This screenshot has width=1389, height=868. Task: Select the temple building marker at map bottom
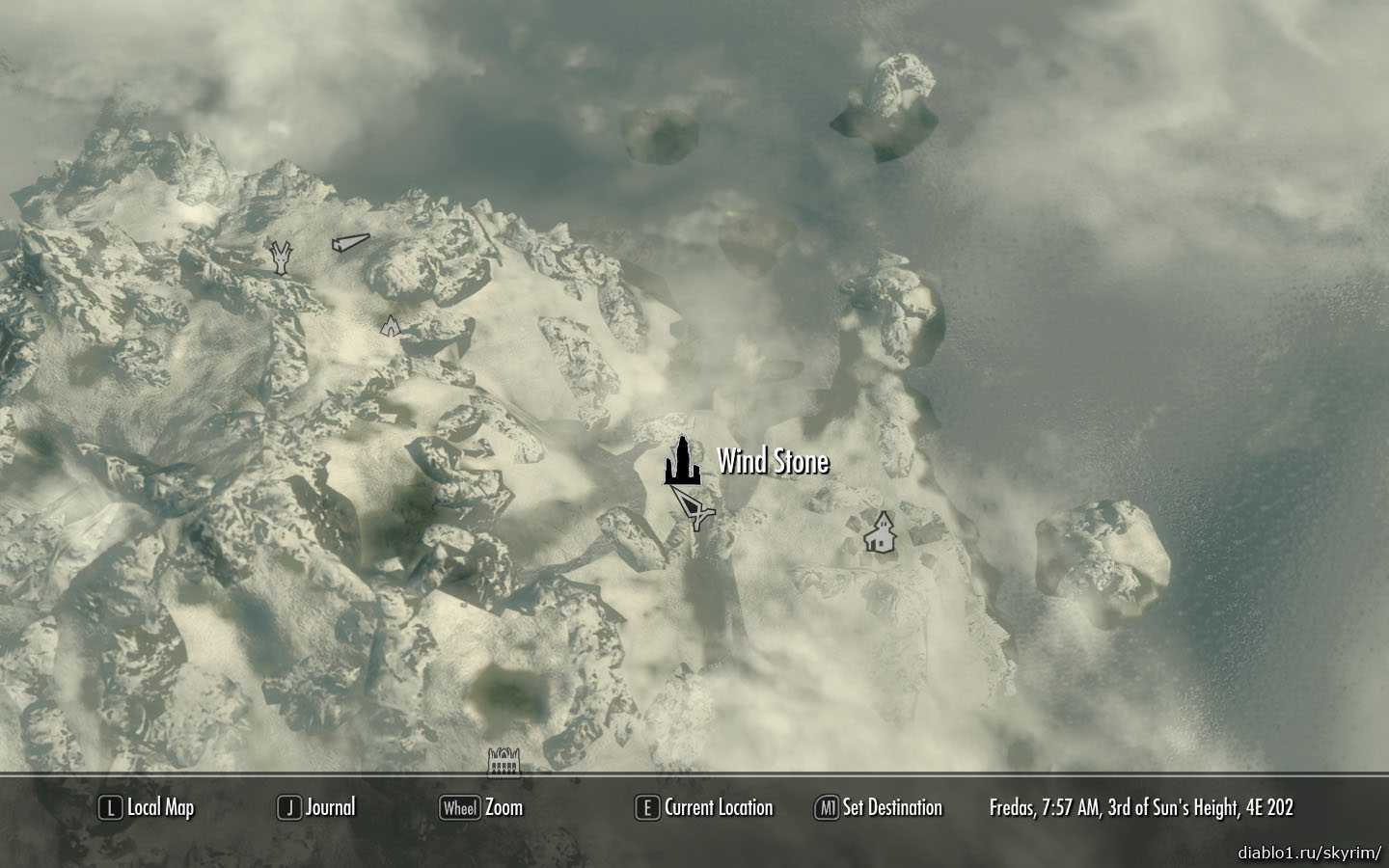point(504,762)
